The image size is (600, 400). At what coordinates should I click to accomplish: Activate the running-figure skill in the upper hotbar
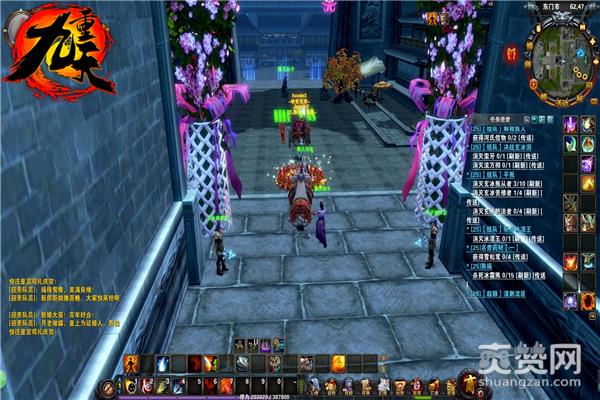[x=130, y=364]
